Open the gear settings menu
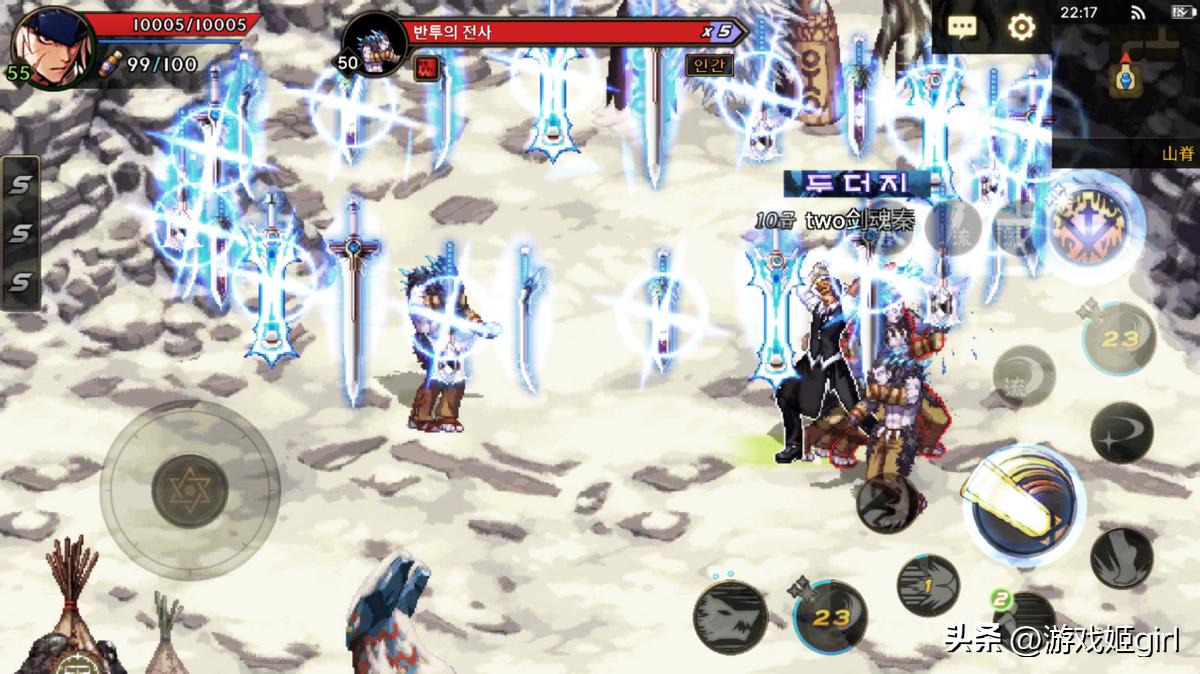 coord(1021,27)
